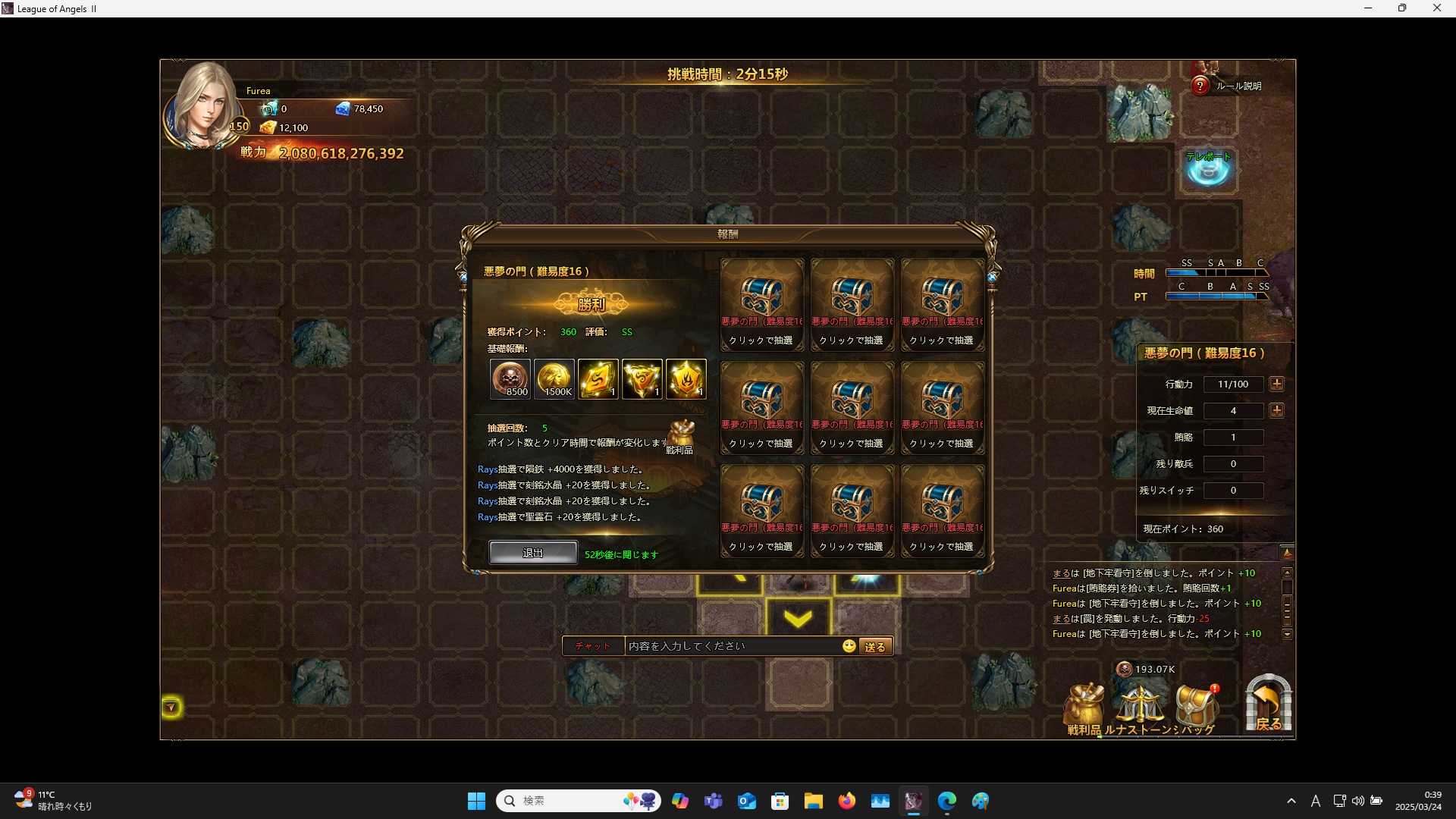This screenshot has height=819, width=1456.
Task: Open the 戦利品 loot bag in reward panel
Action: (x=680, y=436)
